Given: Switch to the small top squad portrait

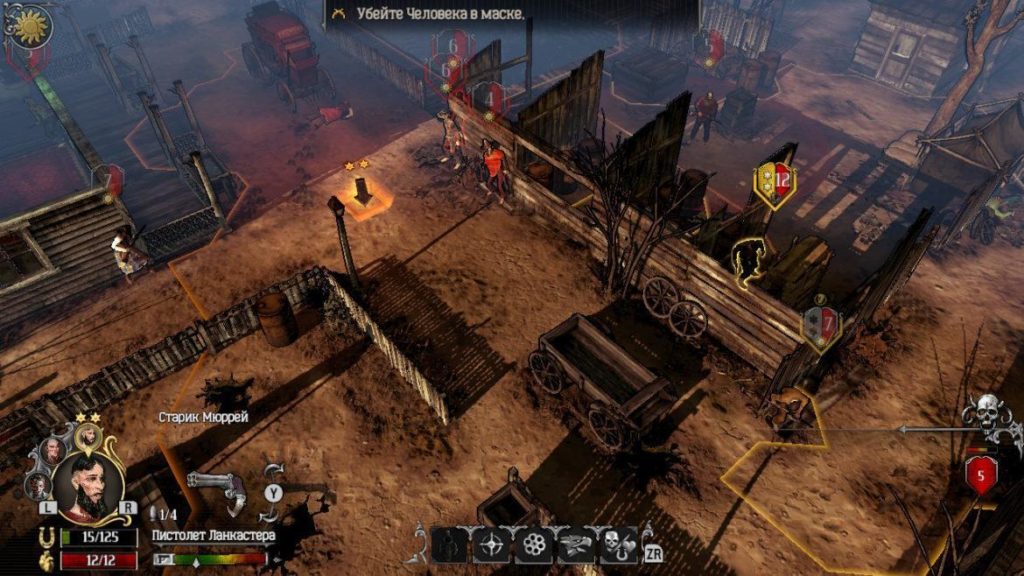Looking at the screenshot, I should (88, 436).
